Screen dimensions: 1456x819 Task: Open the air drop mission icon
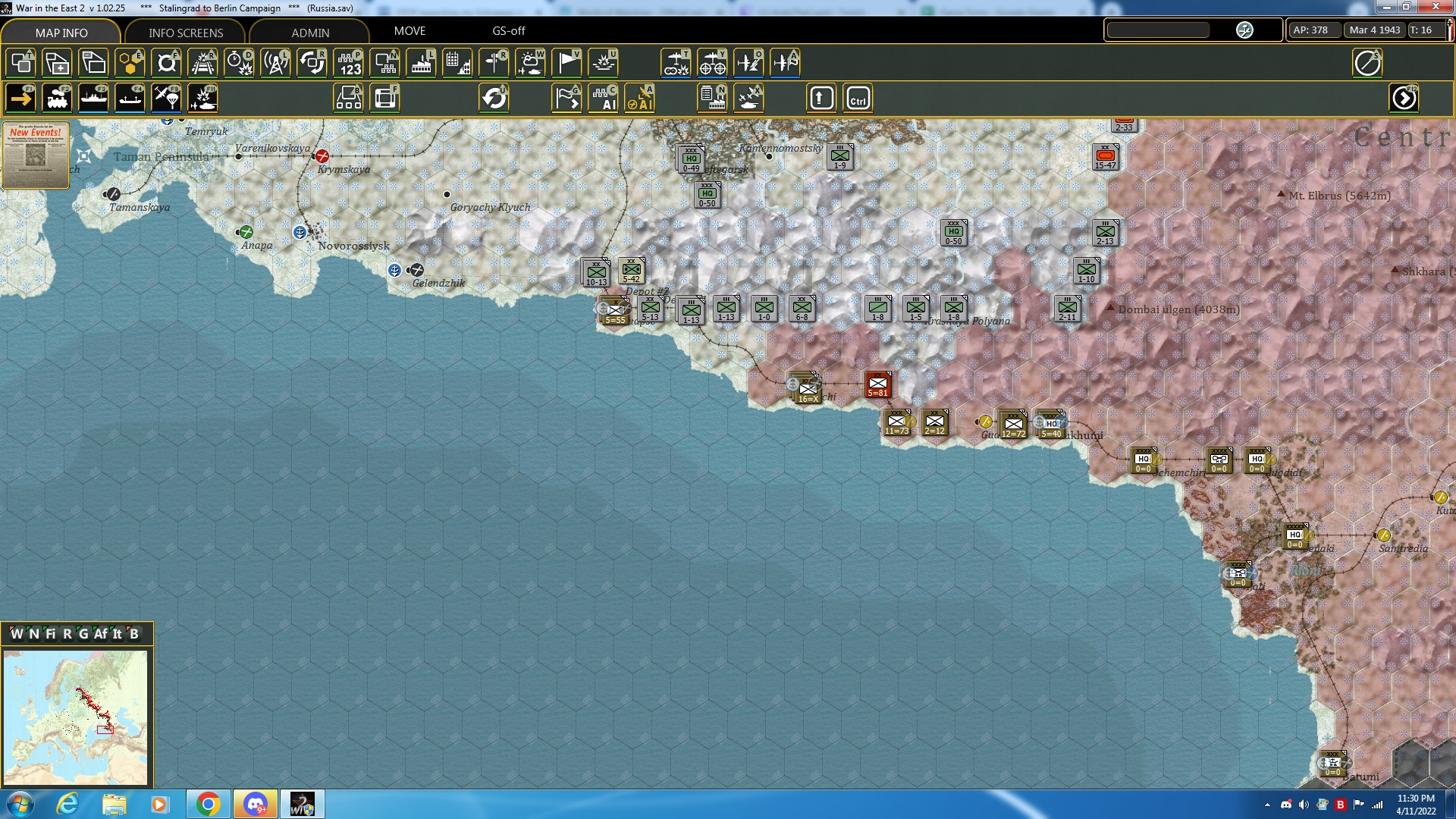tap(166, 97)
